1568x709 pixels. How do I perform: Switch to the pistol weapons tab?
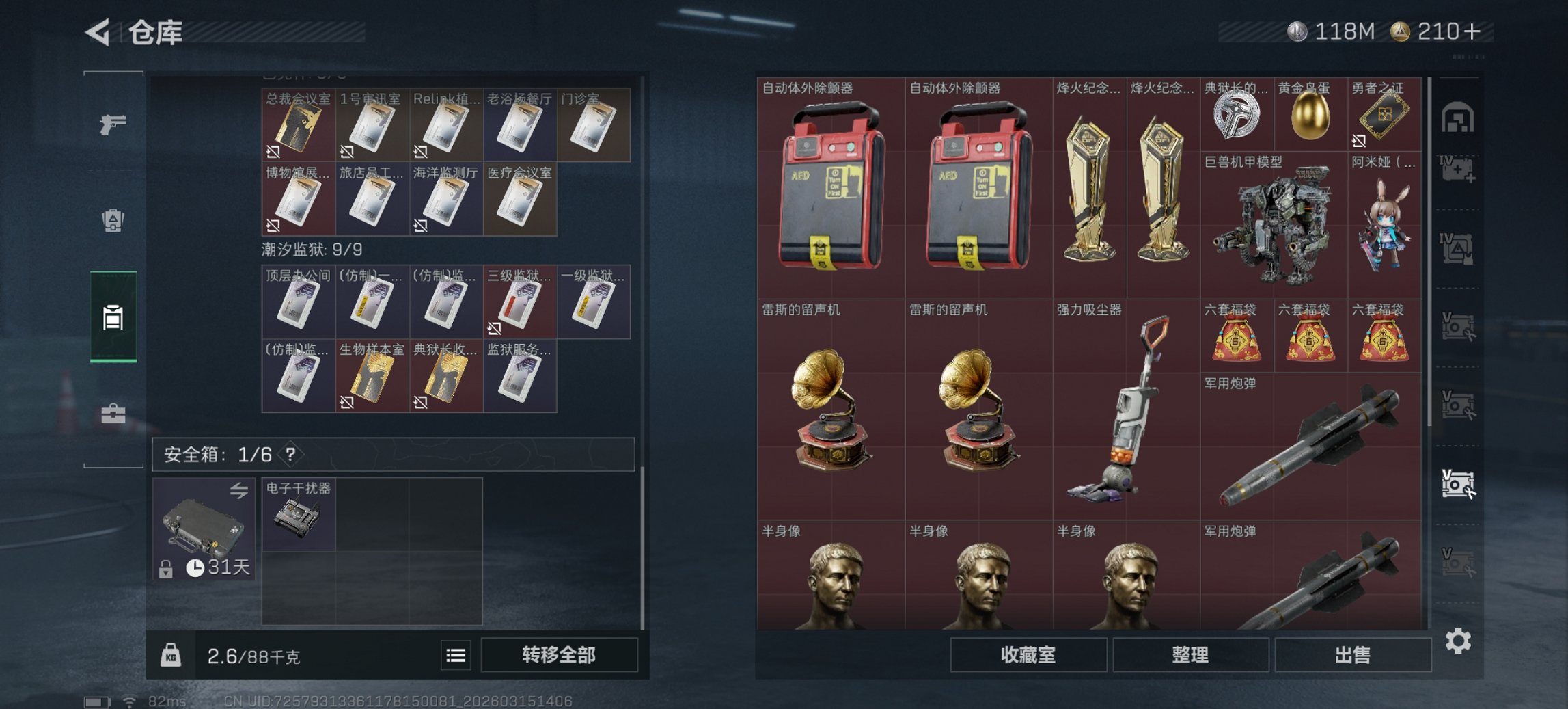tap(114, 124)
